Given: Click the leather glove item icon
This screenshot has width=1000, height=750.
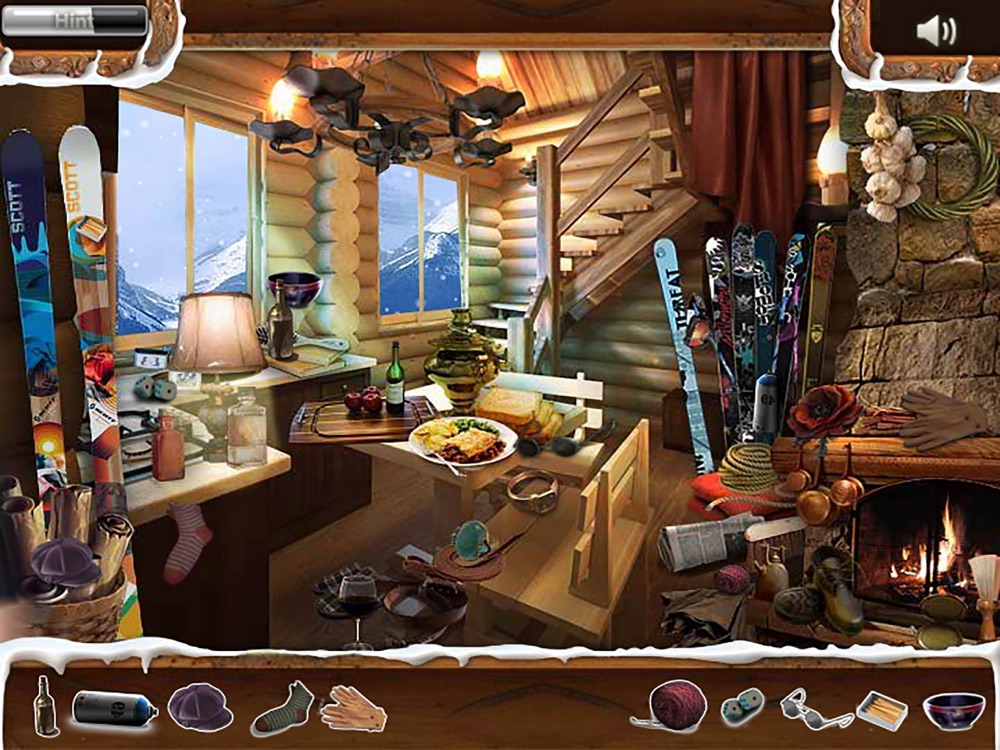Looking at the screenshot, I should click(353, 707).
